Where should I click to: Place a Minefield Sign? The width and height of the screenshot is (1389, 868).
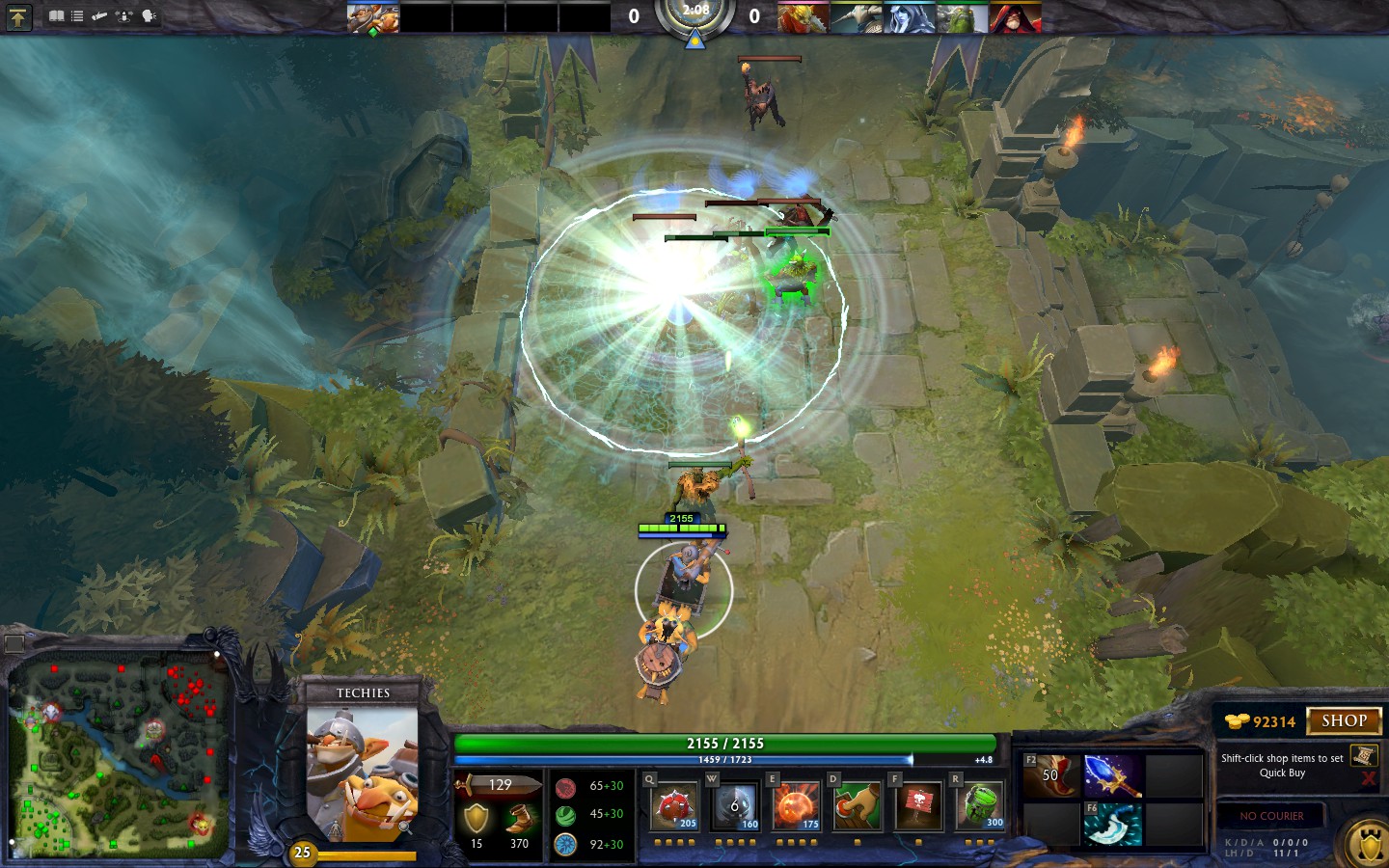click(x=918, y=806)
